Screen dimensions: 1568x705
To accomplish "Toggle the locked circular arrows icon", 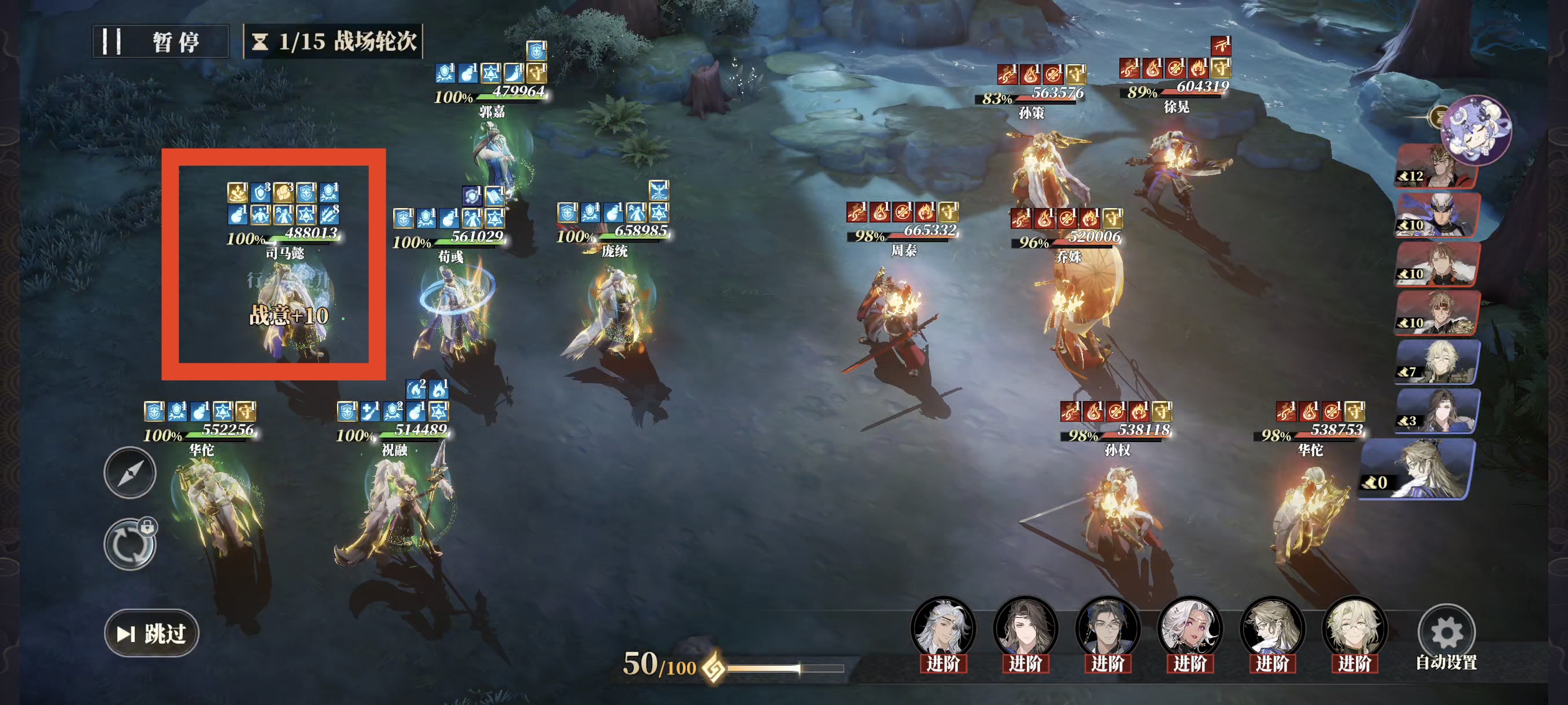I will point(130,544).
